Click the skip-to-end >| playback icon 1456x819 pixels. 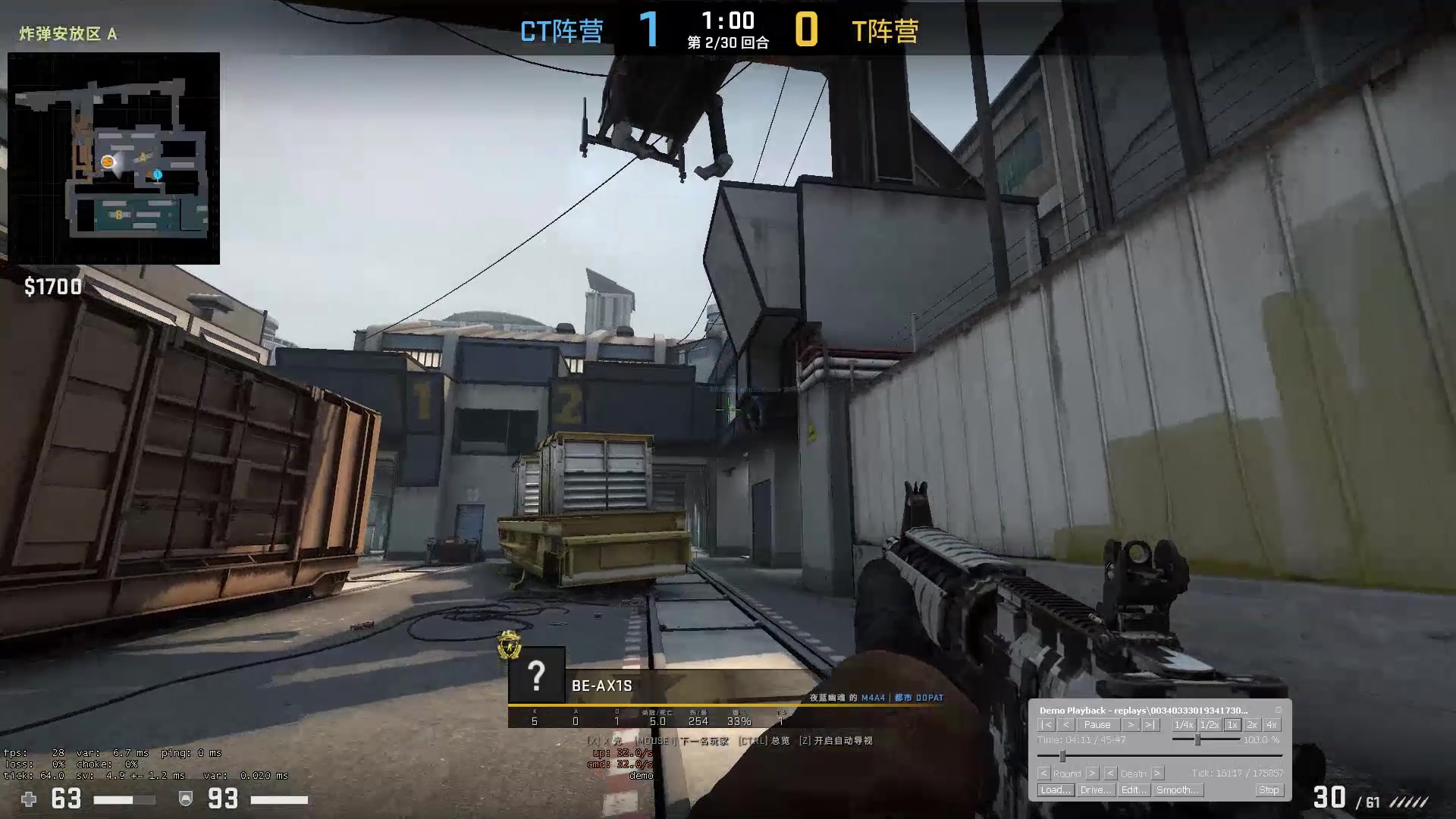click(x=1150, y=725)
